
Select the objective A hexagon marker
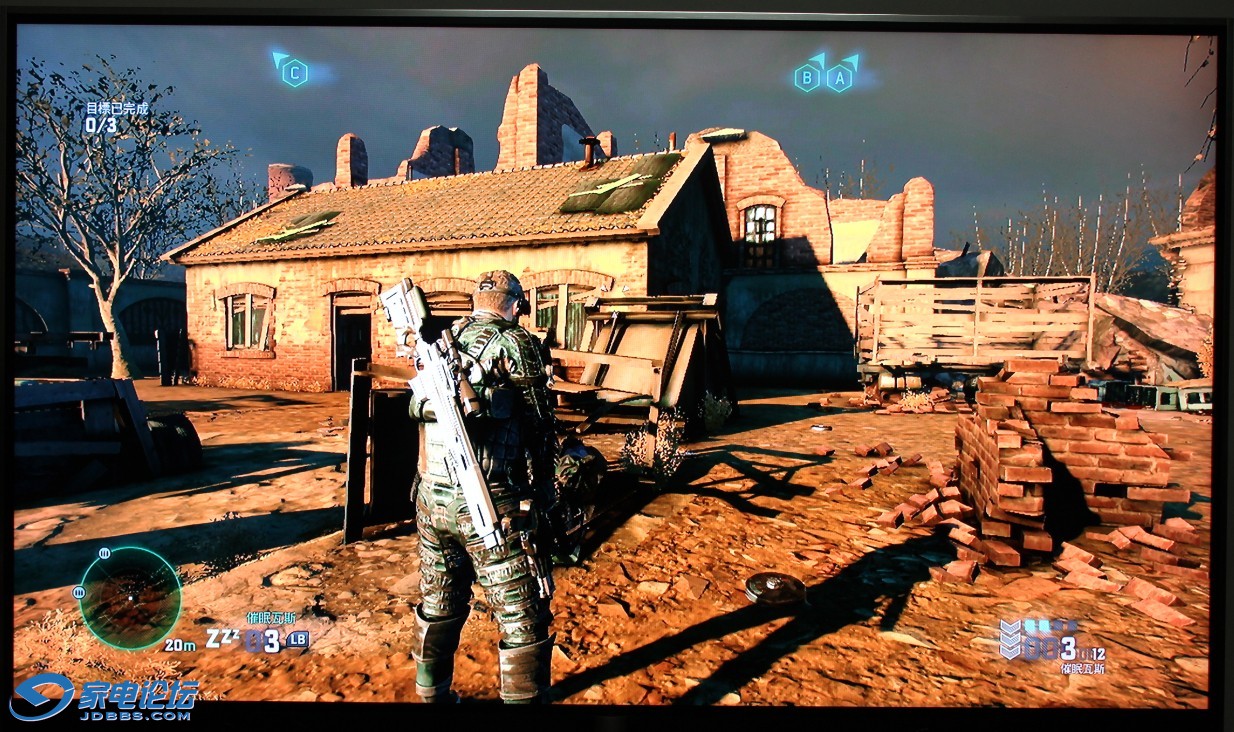click(x=840, y=76)
